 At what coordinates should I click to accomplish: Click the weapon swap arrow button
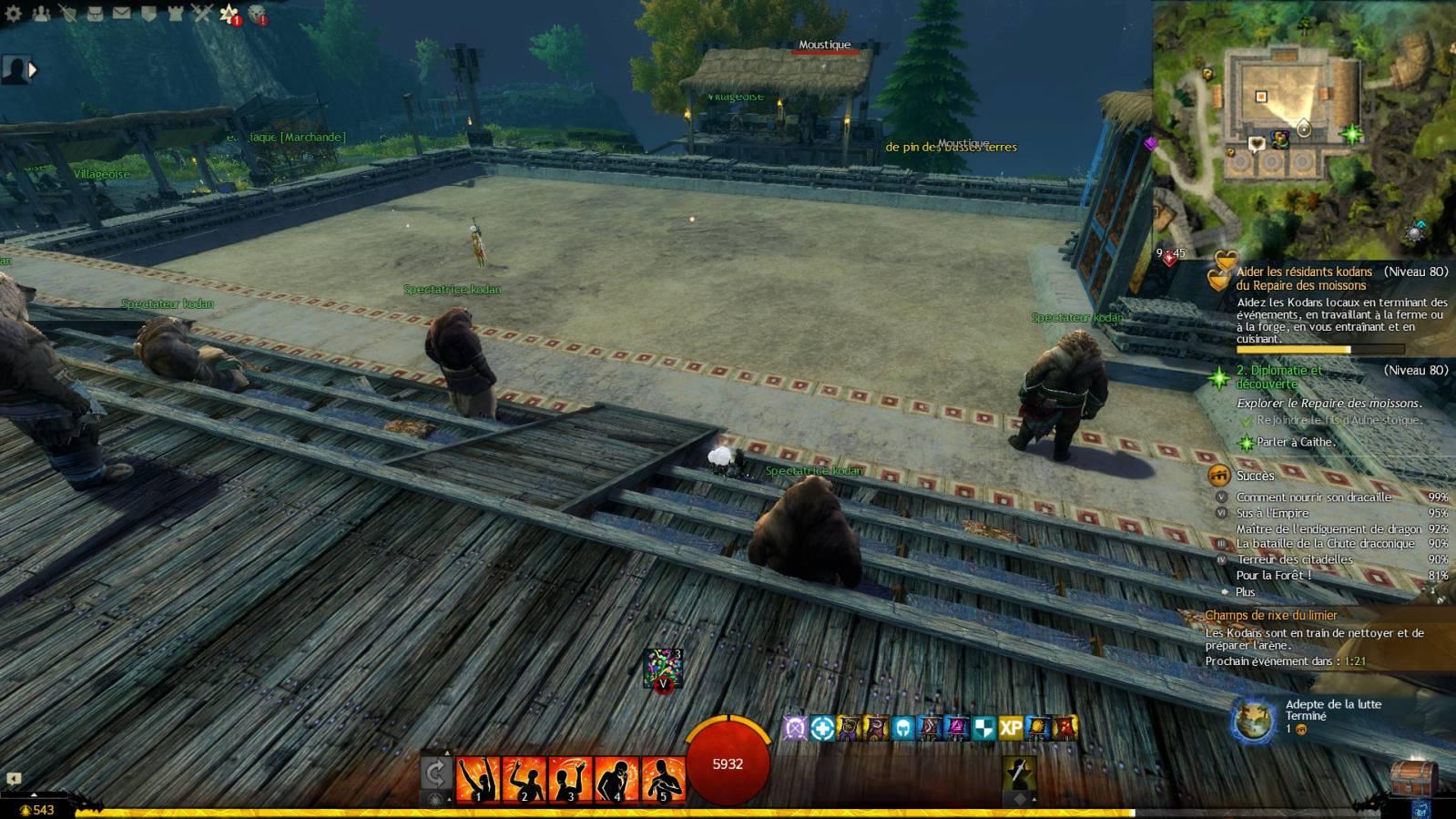pyautogui.click(x=435, y=774)
